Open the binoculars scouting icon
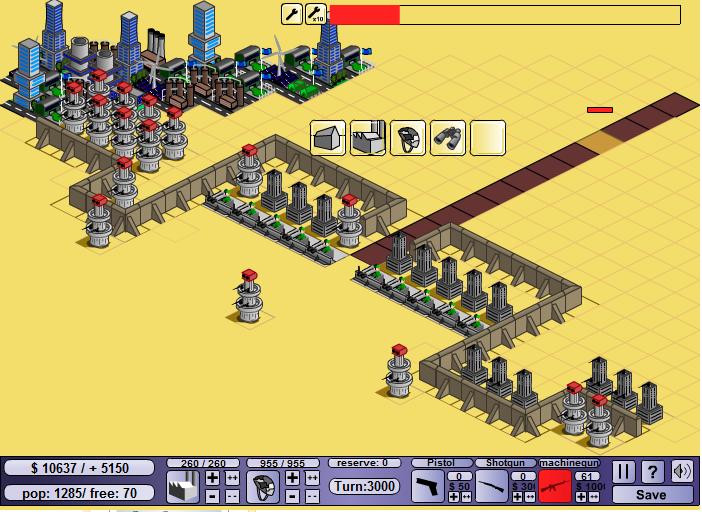This screenshot has width=702, height=512. [x=448, y=138]
